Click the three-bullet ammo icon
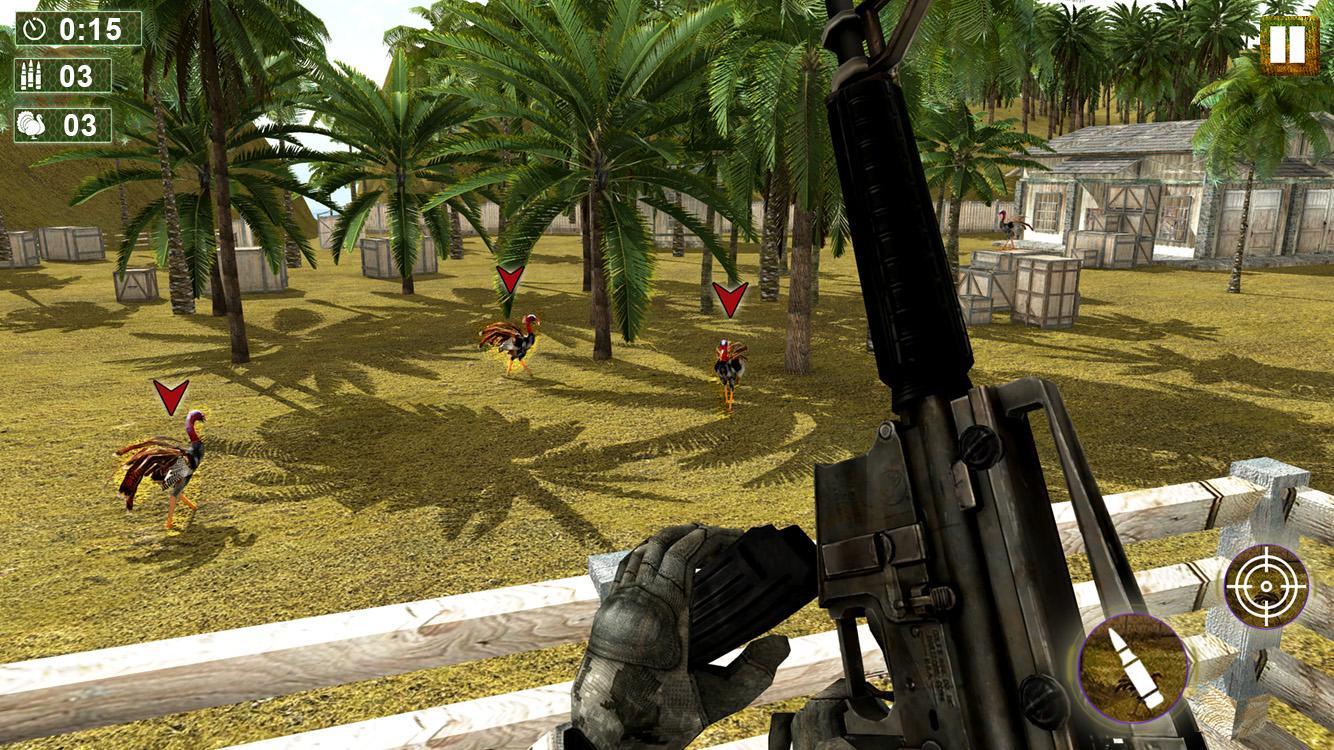1334x750 pixels. [x=32, y=76]
